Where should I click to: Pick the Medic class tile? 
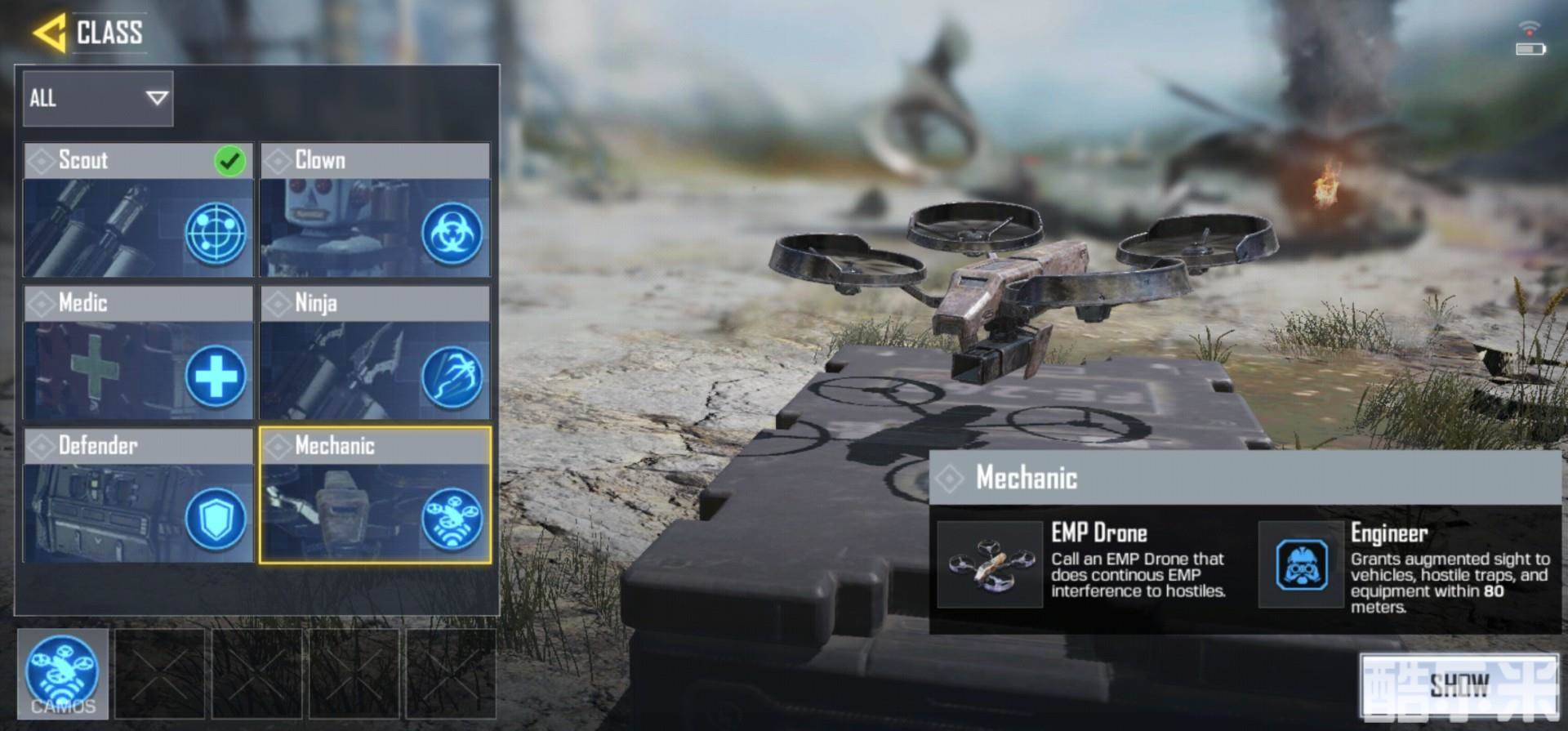coord(138,353)
